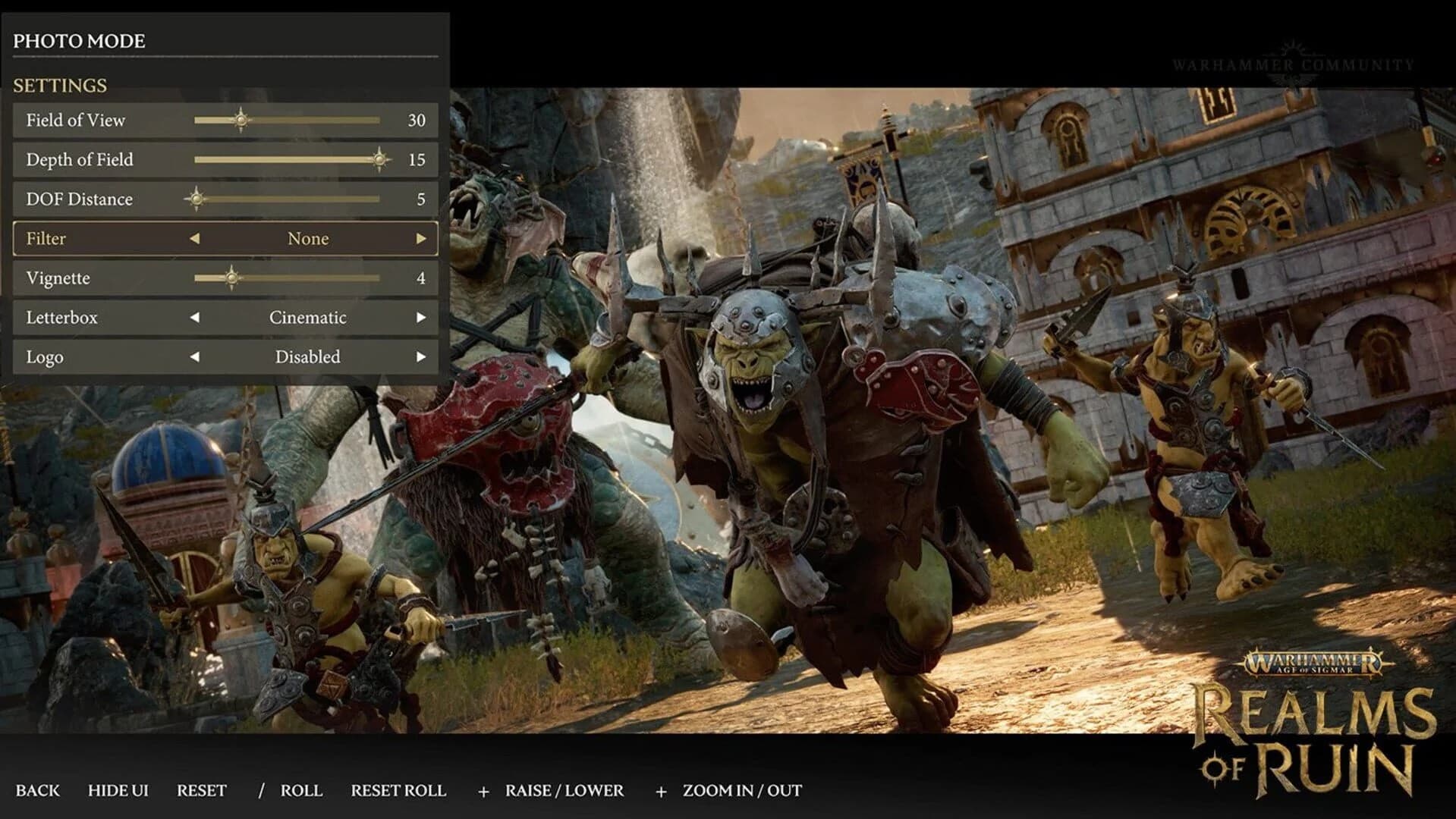Activate RESET ROLL
The width and height of the screenshot is (1456, 819).
click(x=398, y=790)
